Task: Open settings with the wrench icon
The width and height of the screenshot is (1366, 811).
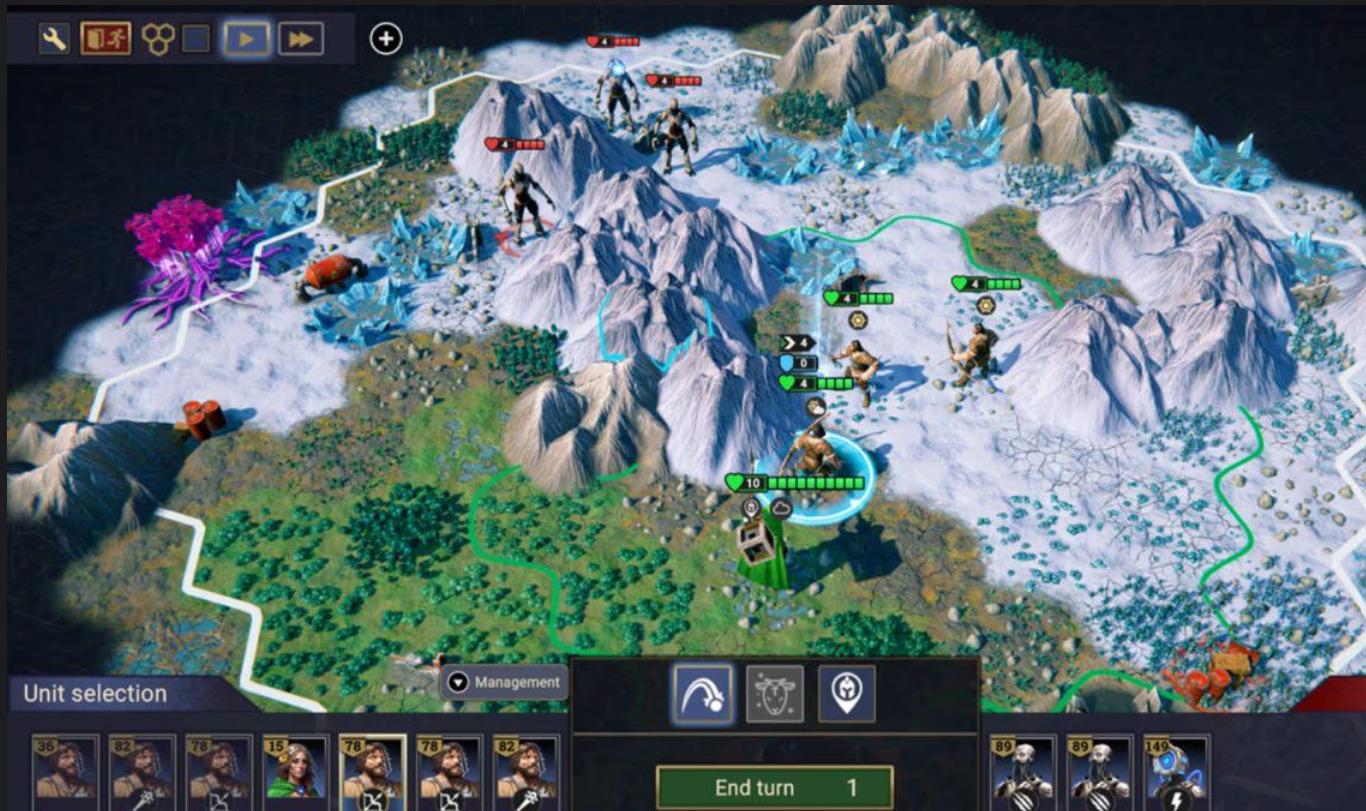Action: [54, 39]
